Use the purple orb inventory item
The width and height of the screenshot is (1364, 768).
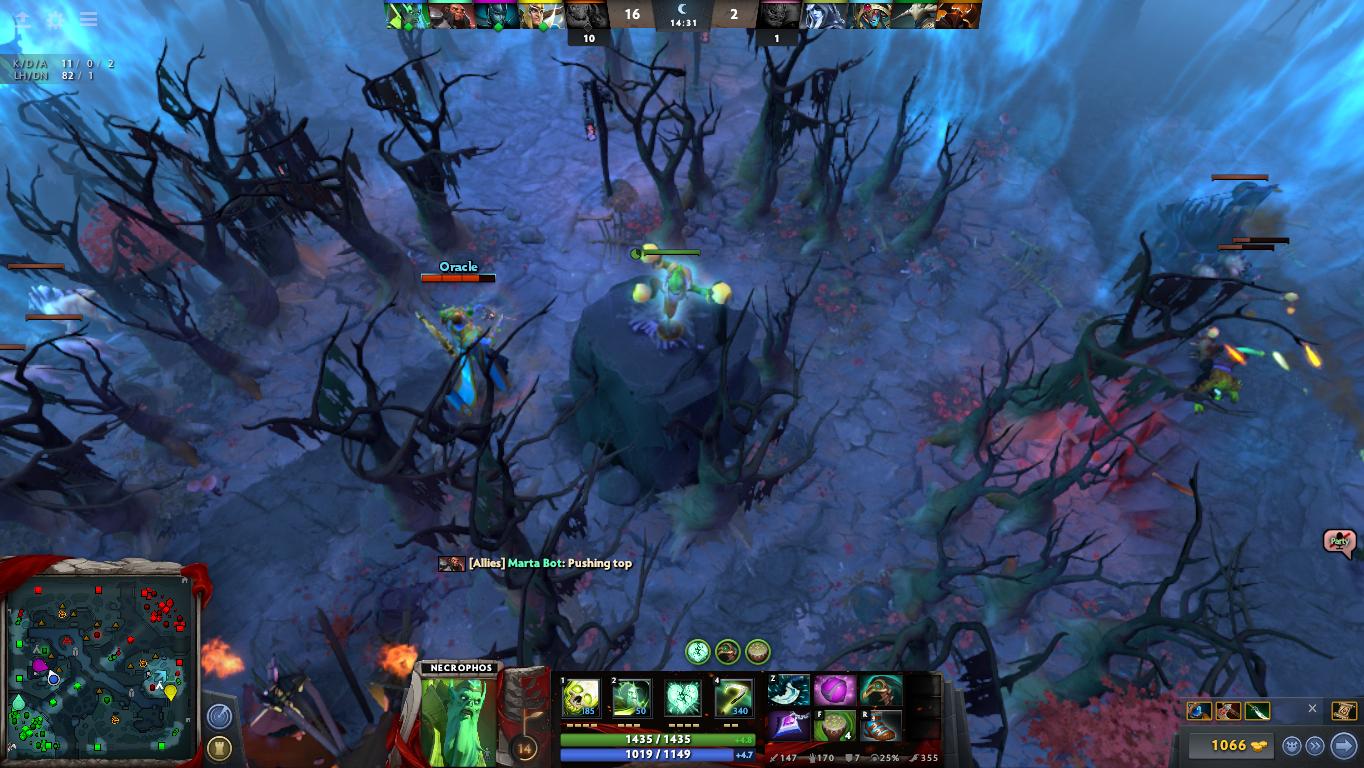(834, 690)
